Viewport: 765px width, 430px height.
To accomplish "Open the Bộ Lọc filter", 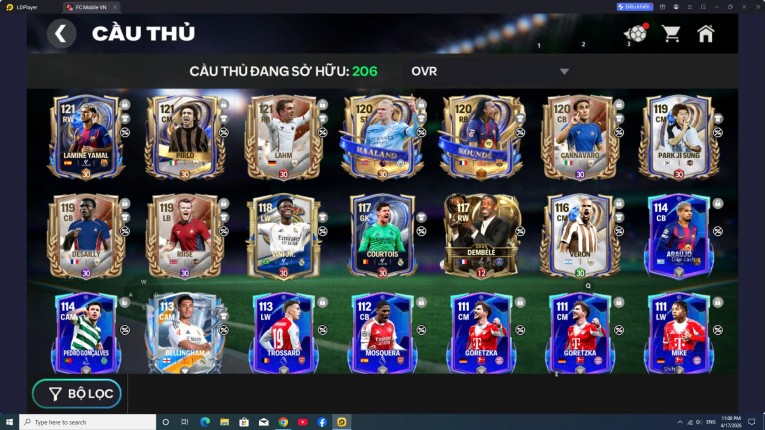I will 77,394.
